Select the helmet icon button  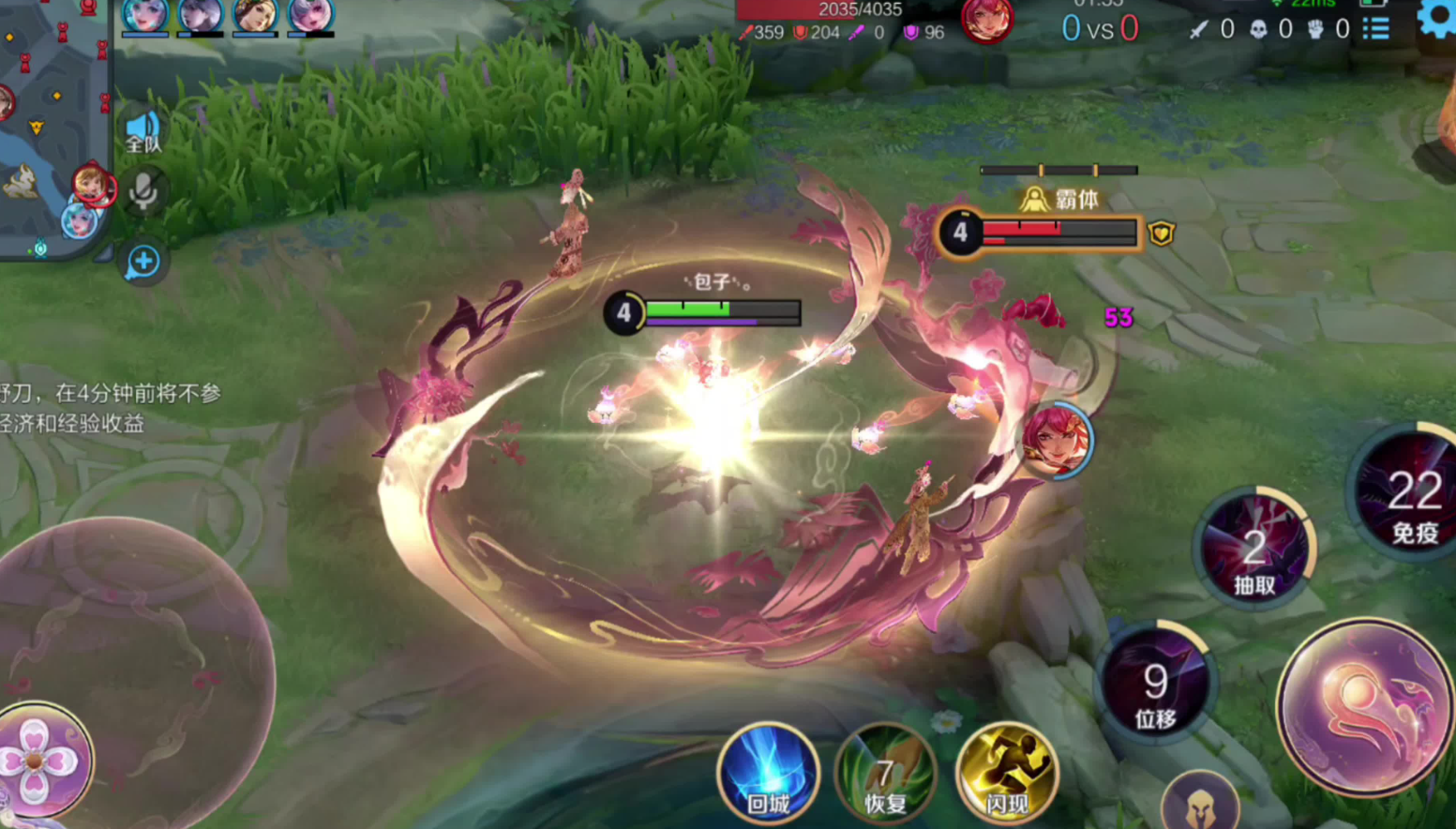click(1199, 805)
